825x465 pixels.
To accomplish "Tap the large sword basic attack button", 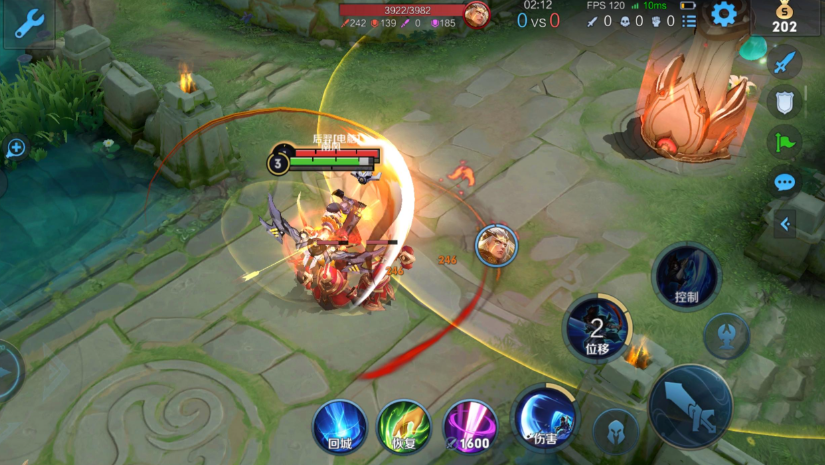I will point(690,405).
